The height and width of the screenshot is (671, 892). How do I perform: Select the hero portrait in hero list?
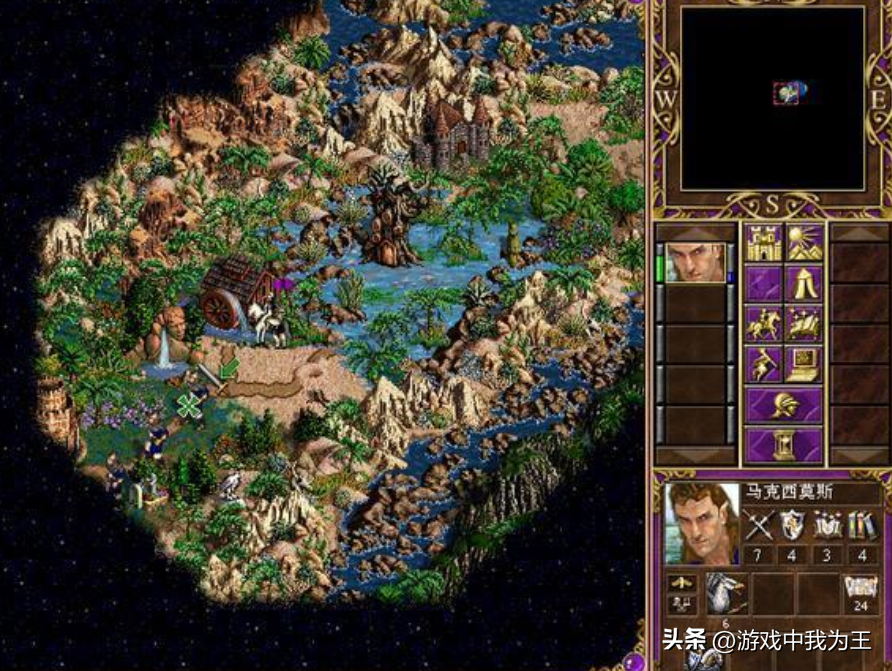coord(695,263)
